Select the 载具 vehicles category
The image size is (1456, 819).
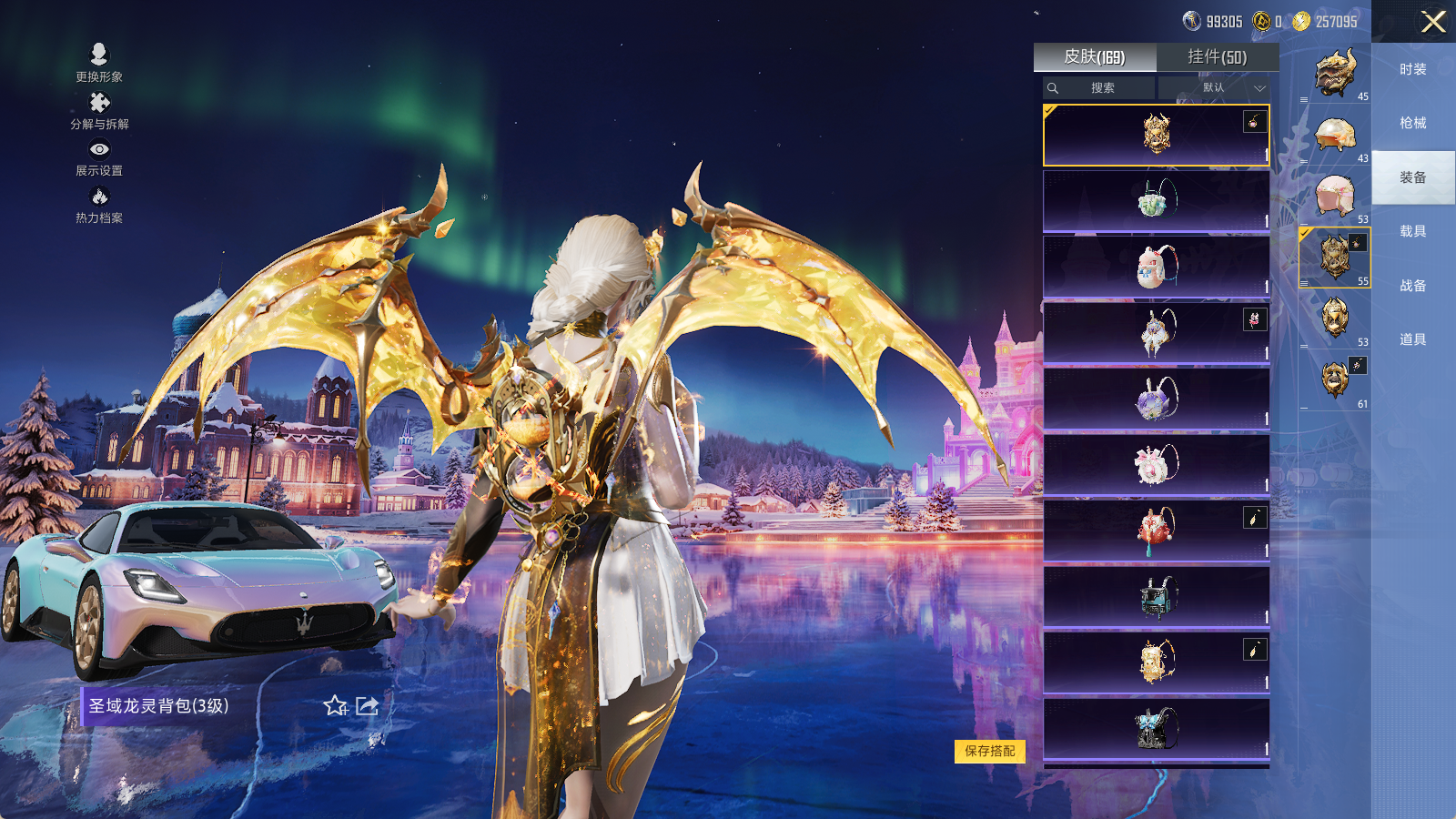pyautogui.click(x=1412, y=231)
